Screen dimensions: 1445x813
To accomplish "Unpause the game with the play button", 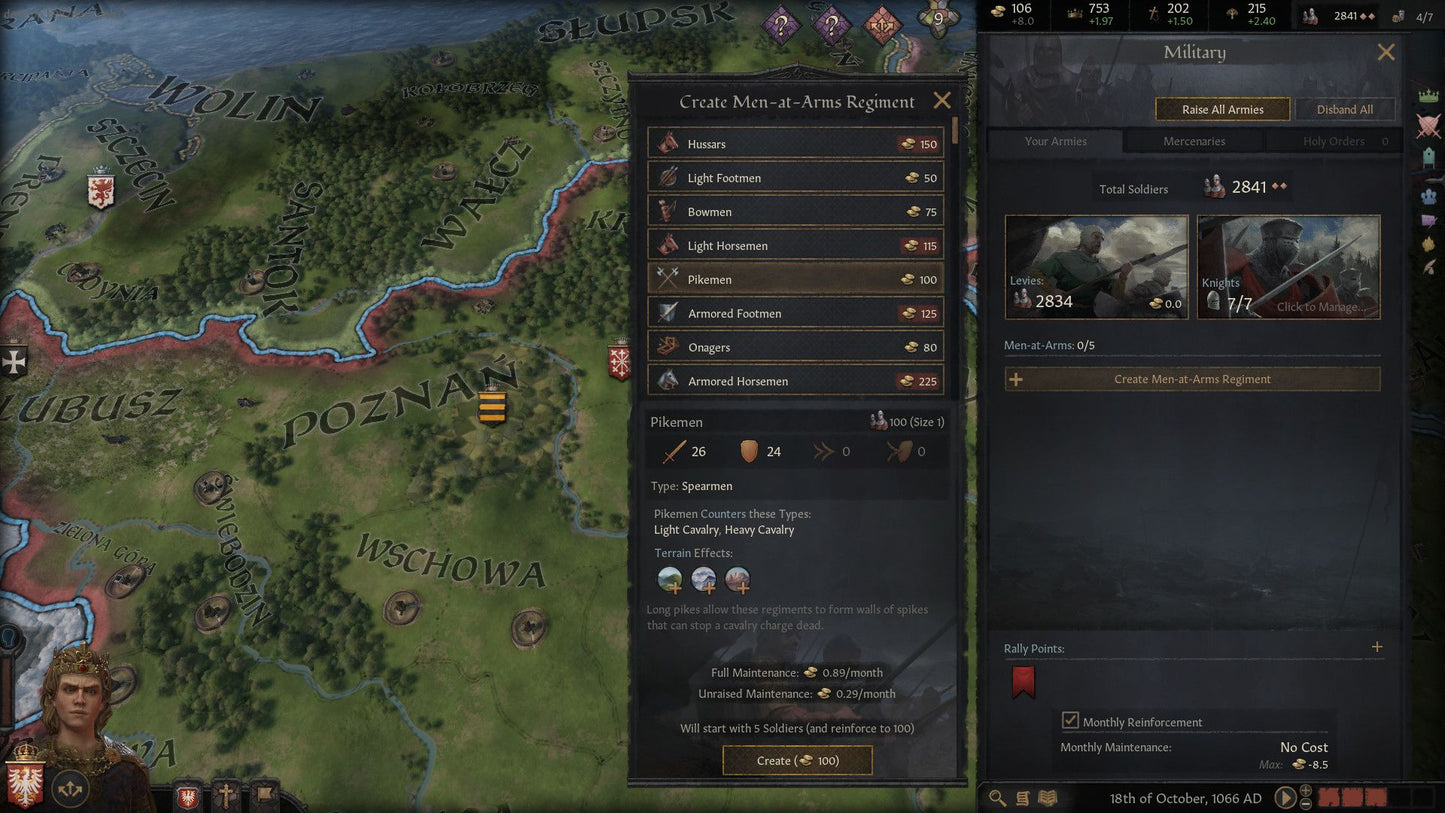I will [1286, 798].
